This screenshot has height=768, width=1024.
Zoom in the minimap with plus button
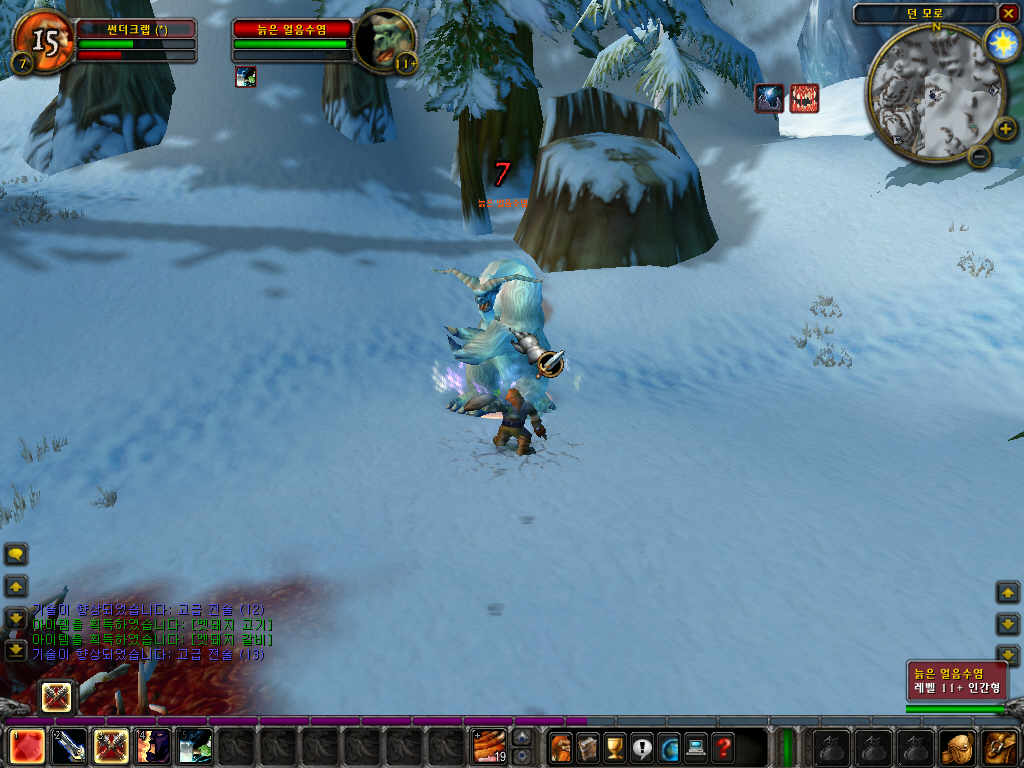(x=1005, y=128)
